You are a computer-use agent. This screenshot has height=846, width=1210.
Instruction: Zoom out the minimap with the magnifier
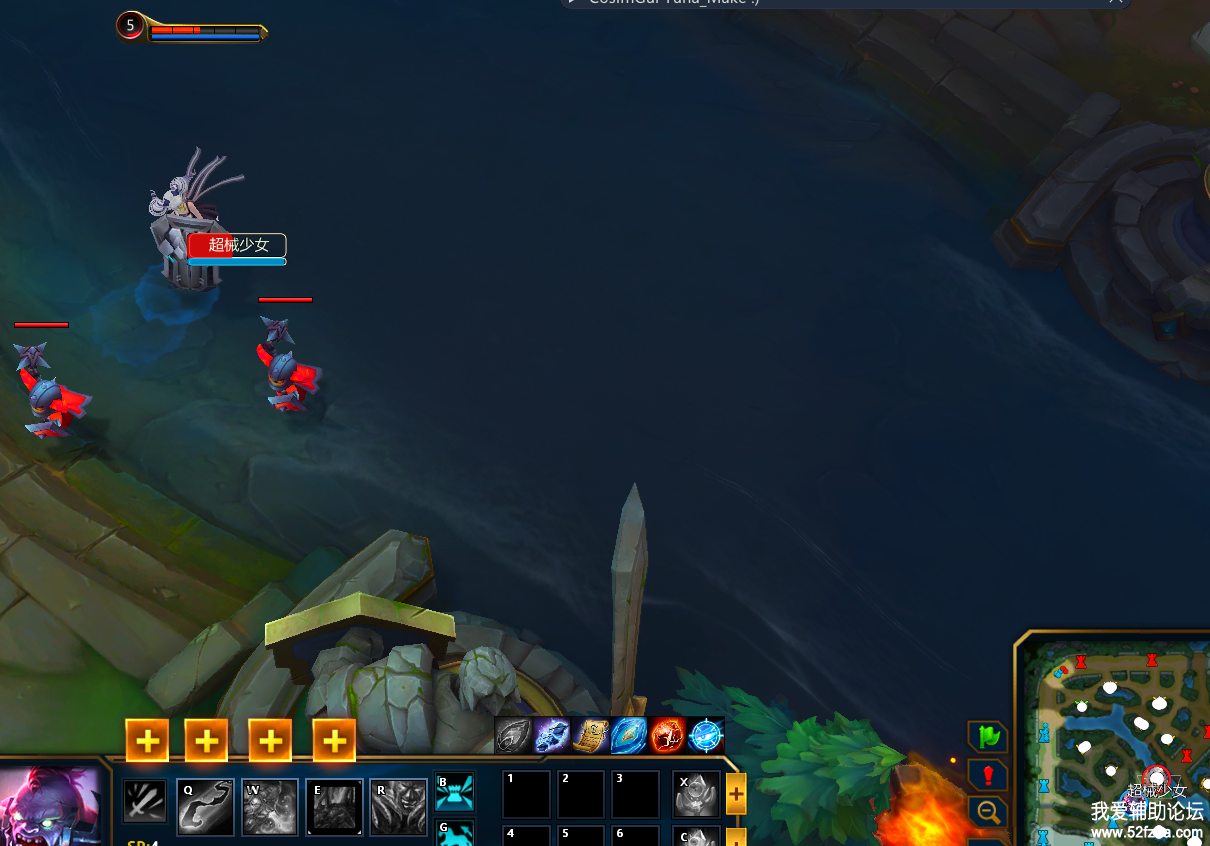click(x=988, y=812)
